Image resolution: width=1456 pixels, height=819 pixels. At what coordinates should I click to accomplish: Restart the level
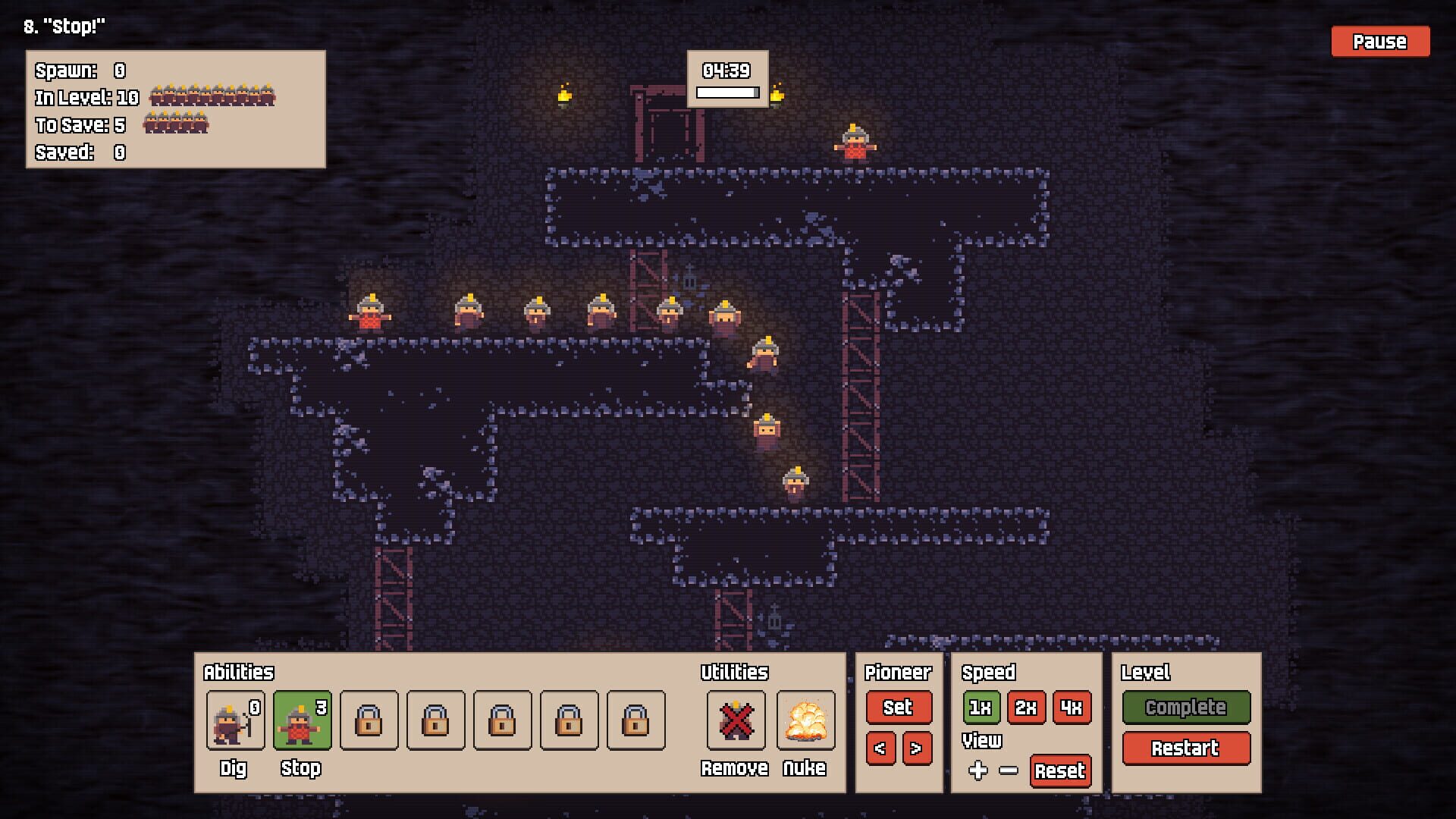[x=1185, y=748]
